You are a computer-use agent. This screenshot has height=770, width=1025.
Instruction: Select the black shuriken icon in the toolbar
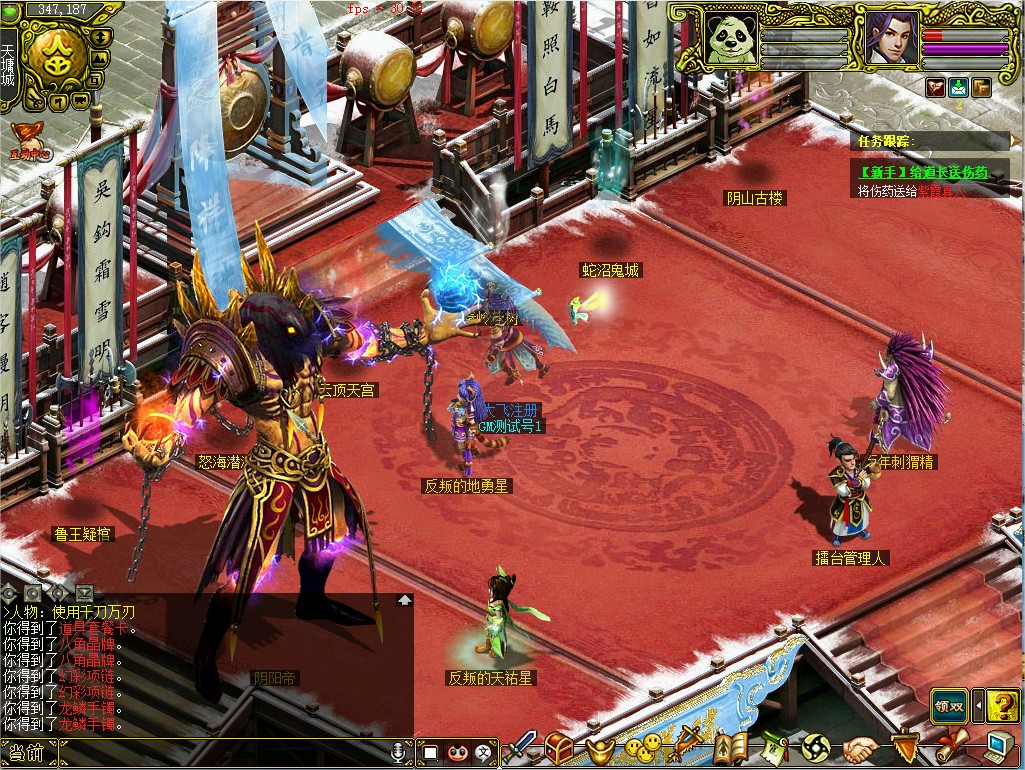[x=816, y=747]
